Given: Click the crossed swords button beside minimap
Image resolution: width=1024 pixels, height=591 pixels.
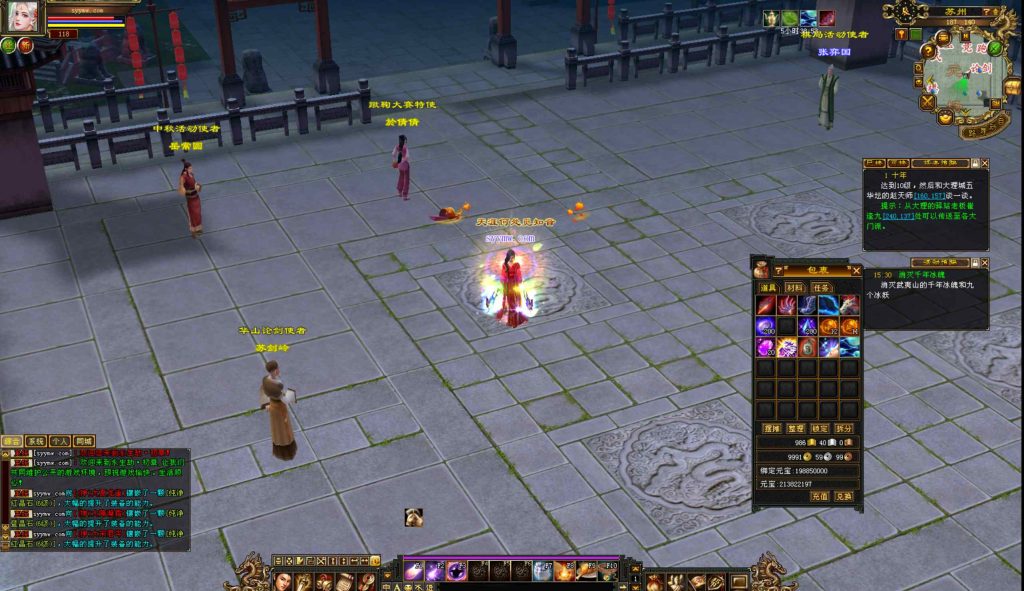Looking at the screenshot, I should (x=929, y=101).
